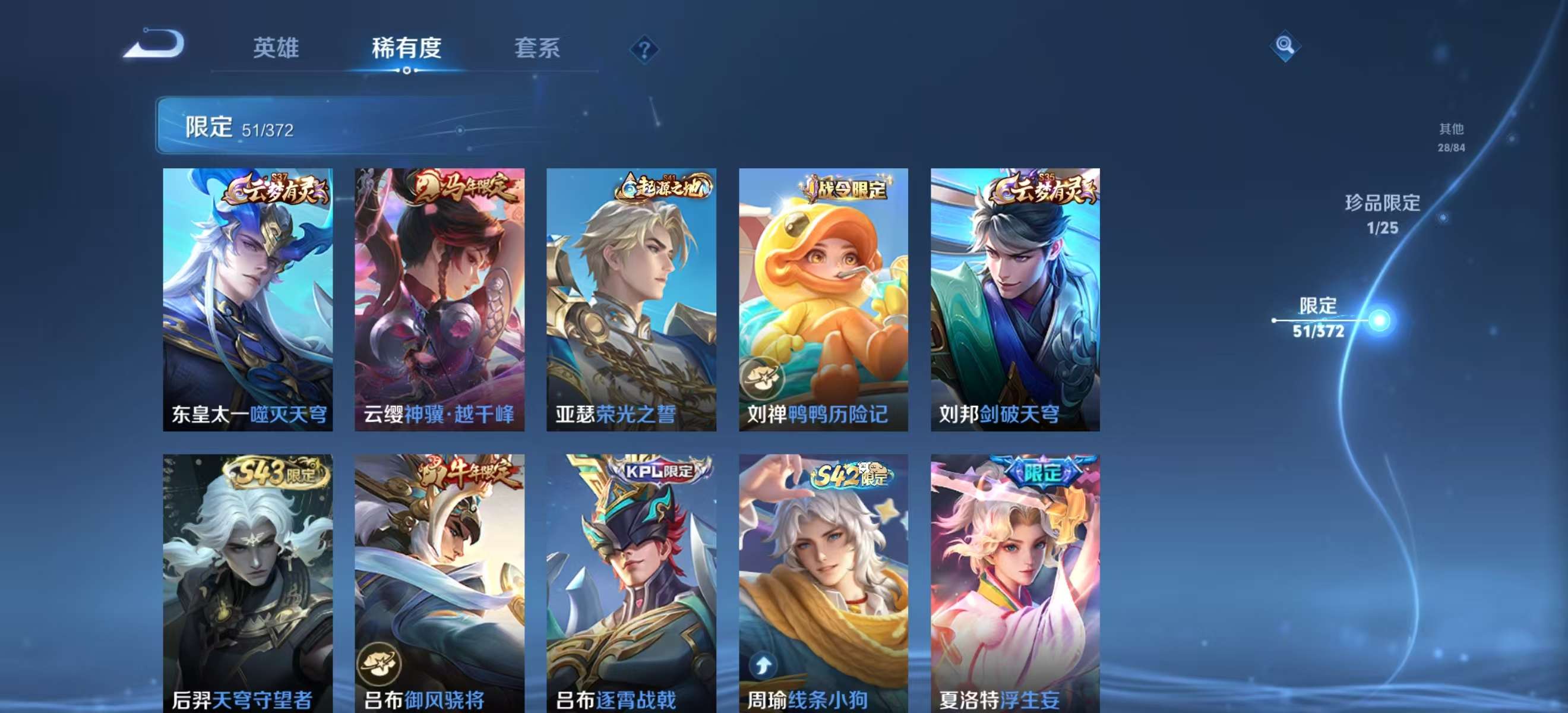The image size is (1568, 713).
Task: Jump to the 其他 28/84 section
Action: [x=1450, y=139]
